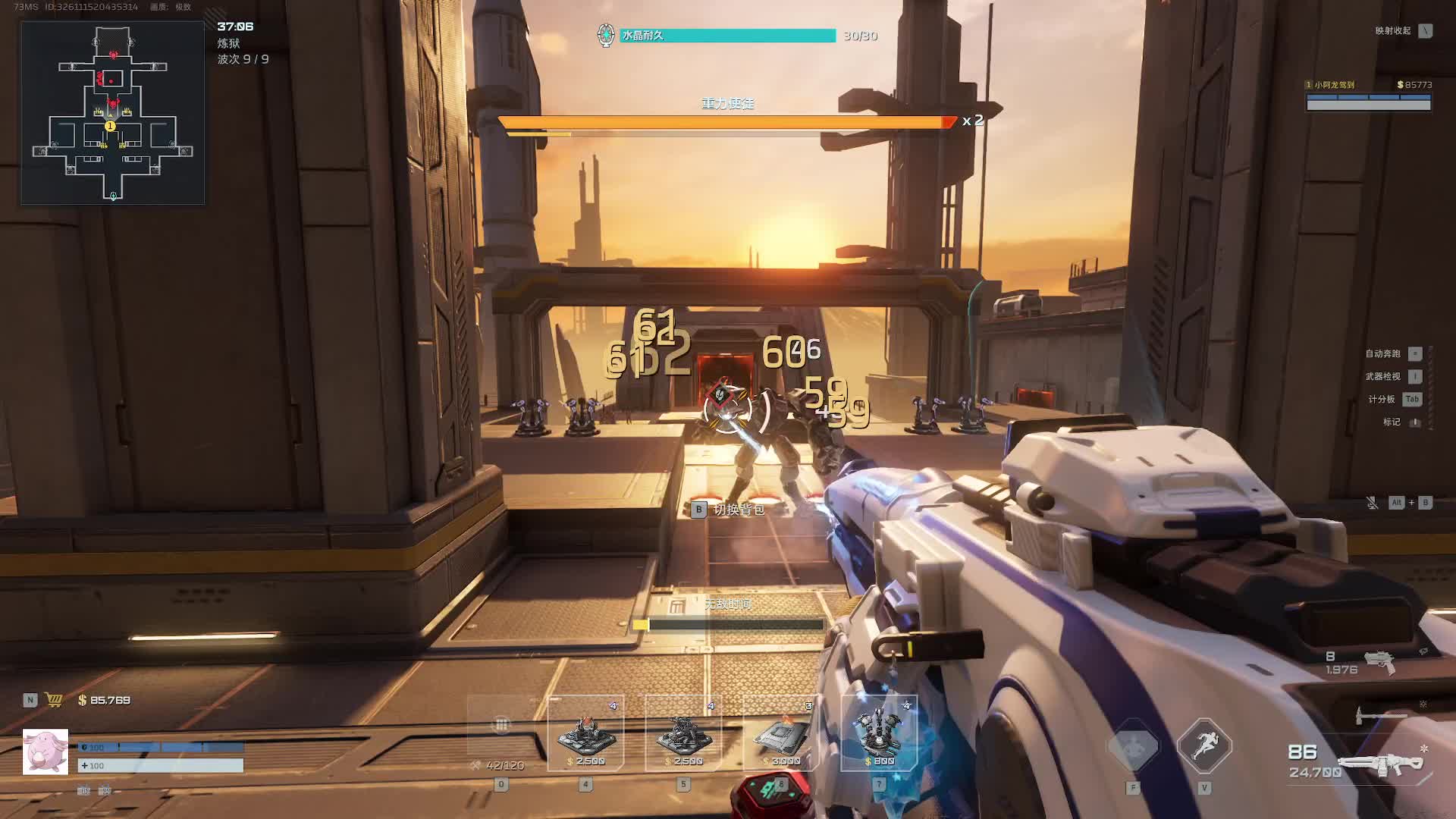Click the teammate entry with $85773
The image size is (1456, 819).
tap(1368, 96)
